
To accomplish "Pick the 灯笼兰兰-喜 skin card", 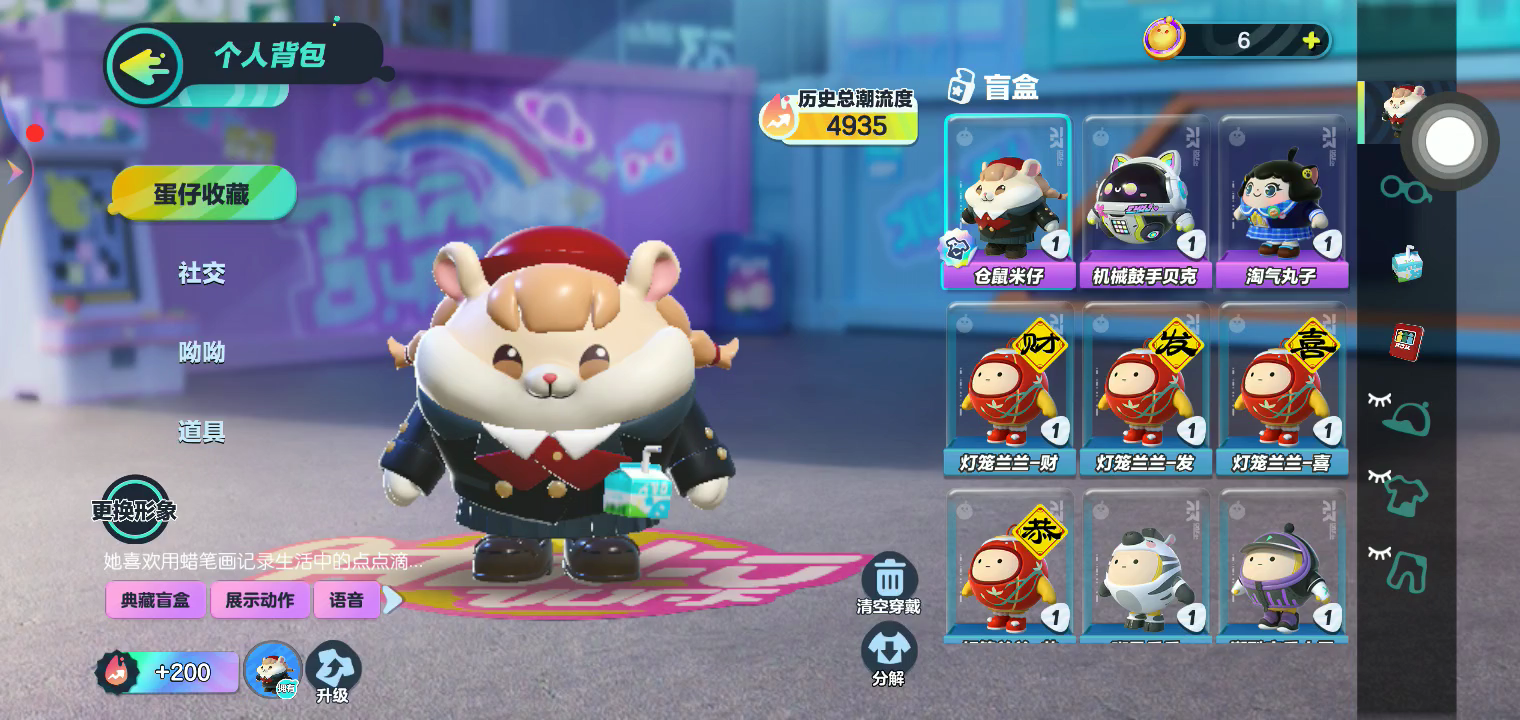I will [x=1282, y=390].
